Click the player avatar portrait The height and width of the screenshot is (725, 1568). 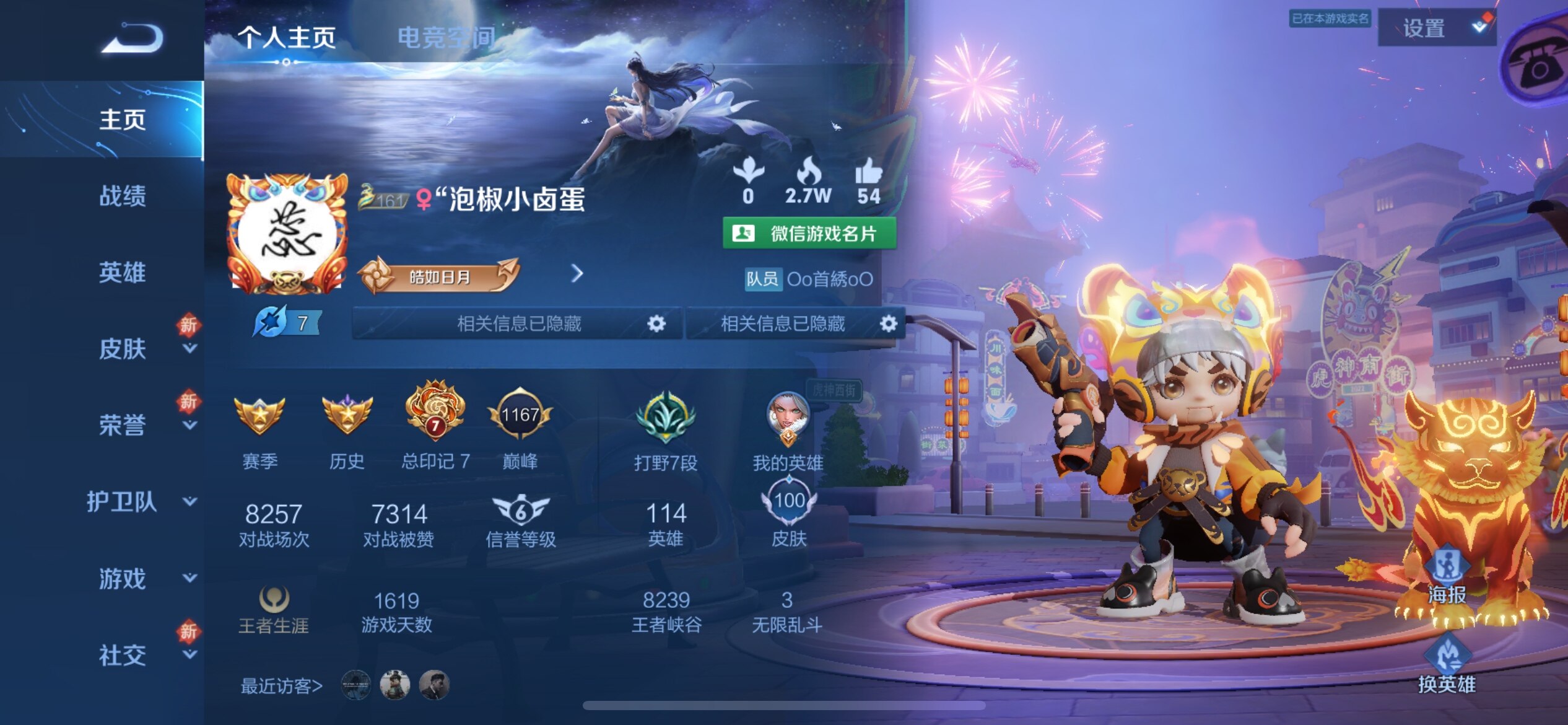pyautogui.click(x=286, y=234)
